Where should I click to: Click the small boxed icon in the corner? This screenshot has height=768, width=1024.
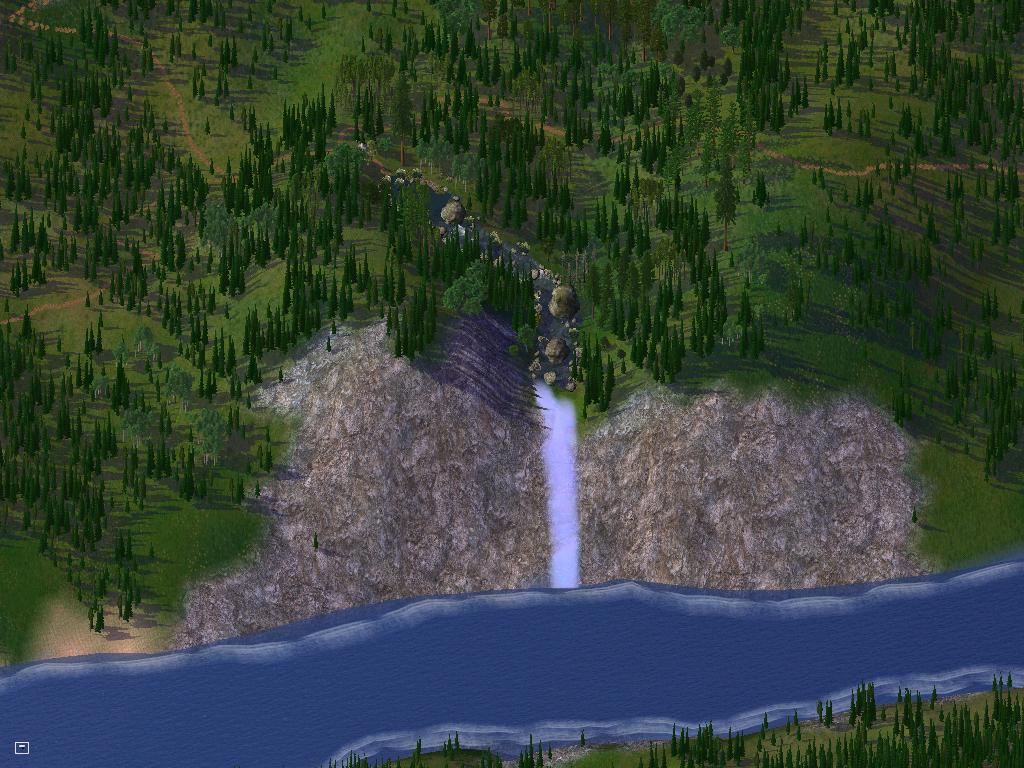pos(22,747)
